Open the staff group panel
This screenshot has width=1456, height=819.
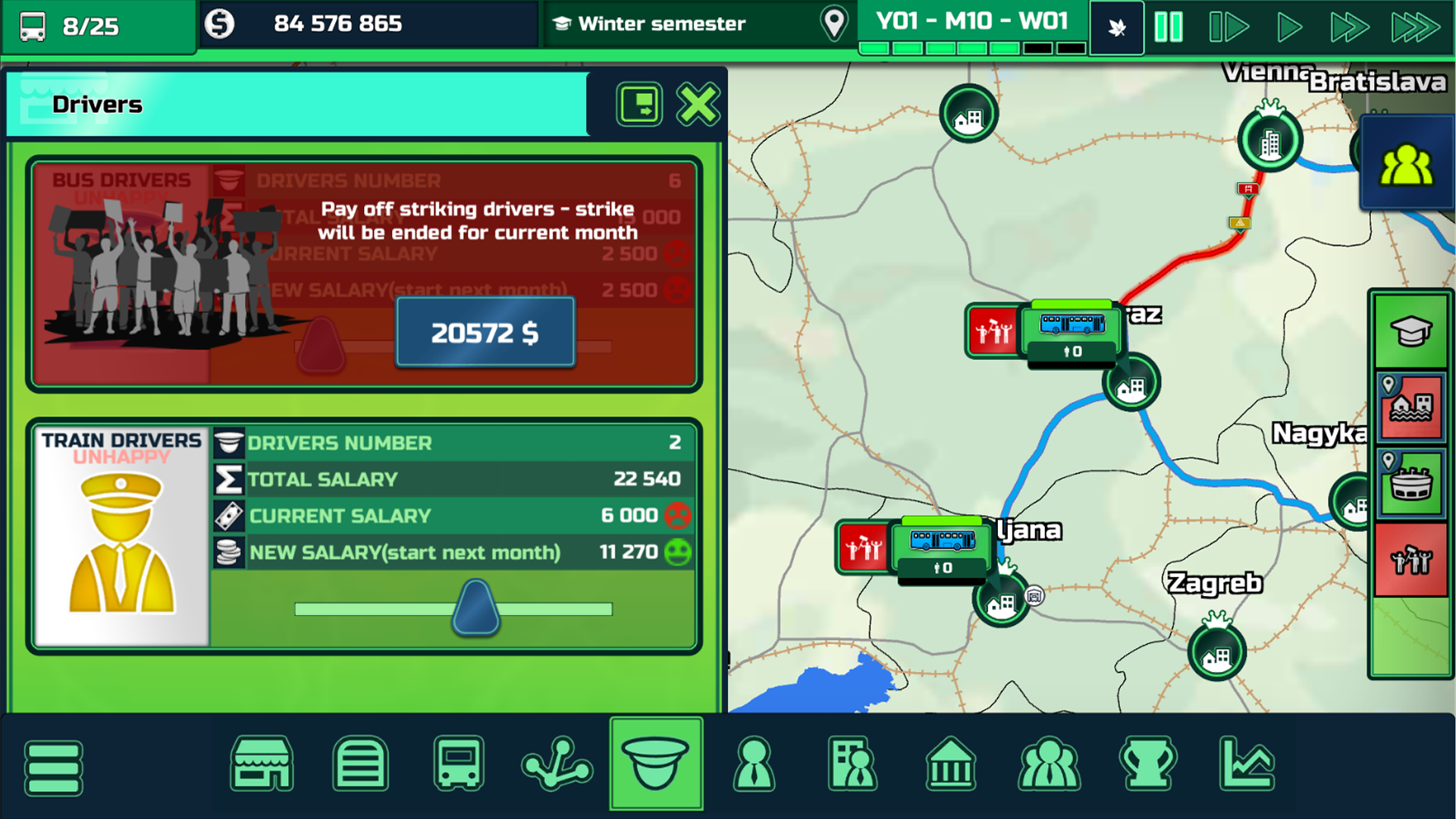point(1049,764)
